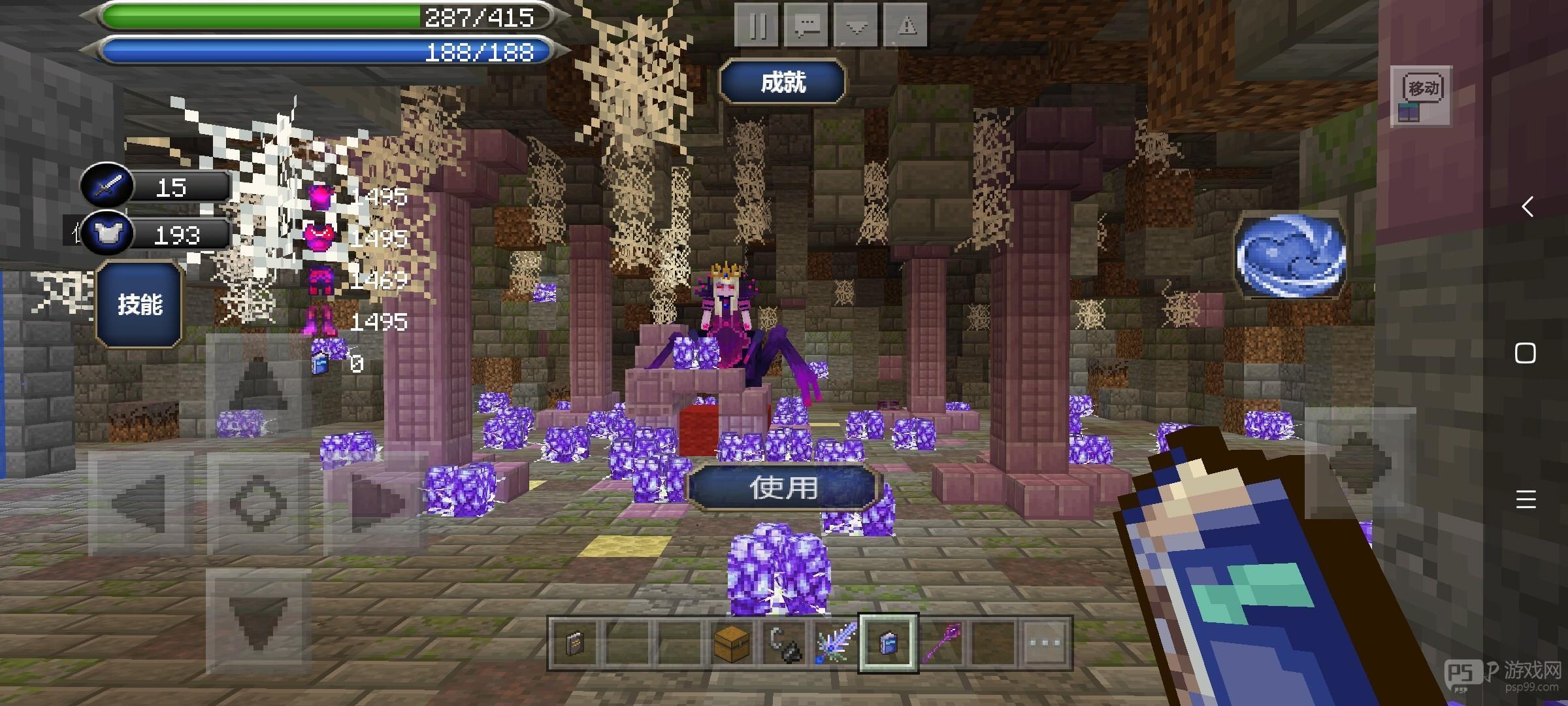Activate the blue swirl skill icon
The width and height of the screenshot is (1568, 706).
click(x=1290, y=256)
